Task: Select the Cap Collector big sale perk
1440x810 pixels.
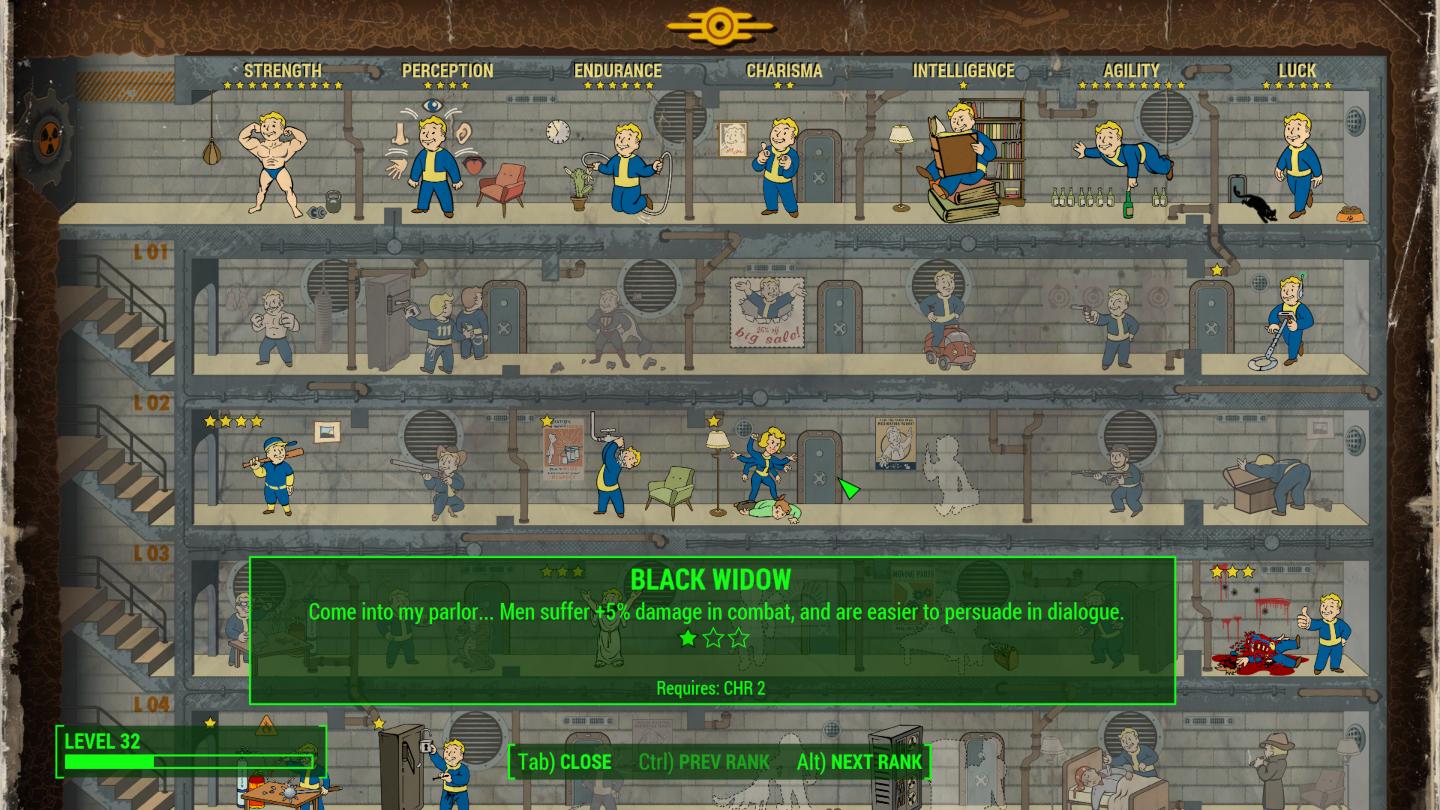Action: pyautogui.click(x=766, y=312)
